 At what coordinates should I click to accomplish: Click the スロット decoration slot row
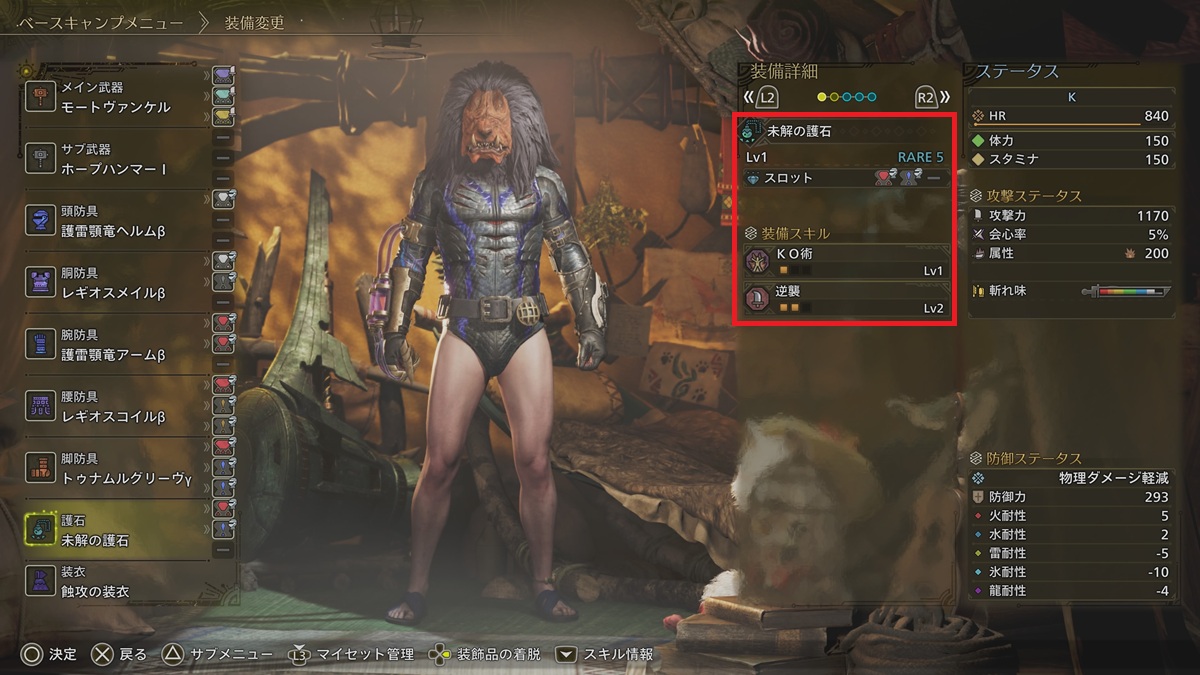[846, 178]
